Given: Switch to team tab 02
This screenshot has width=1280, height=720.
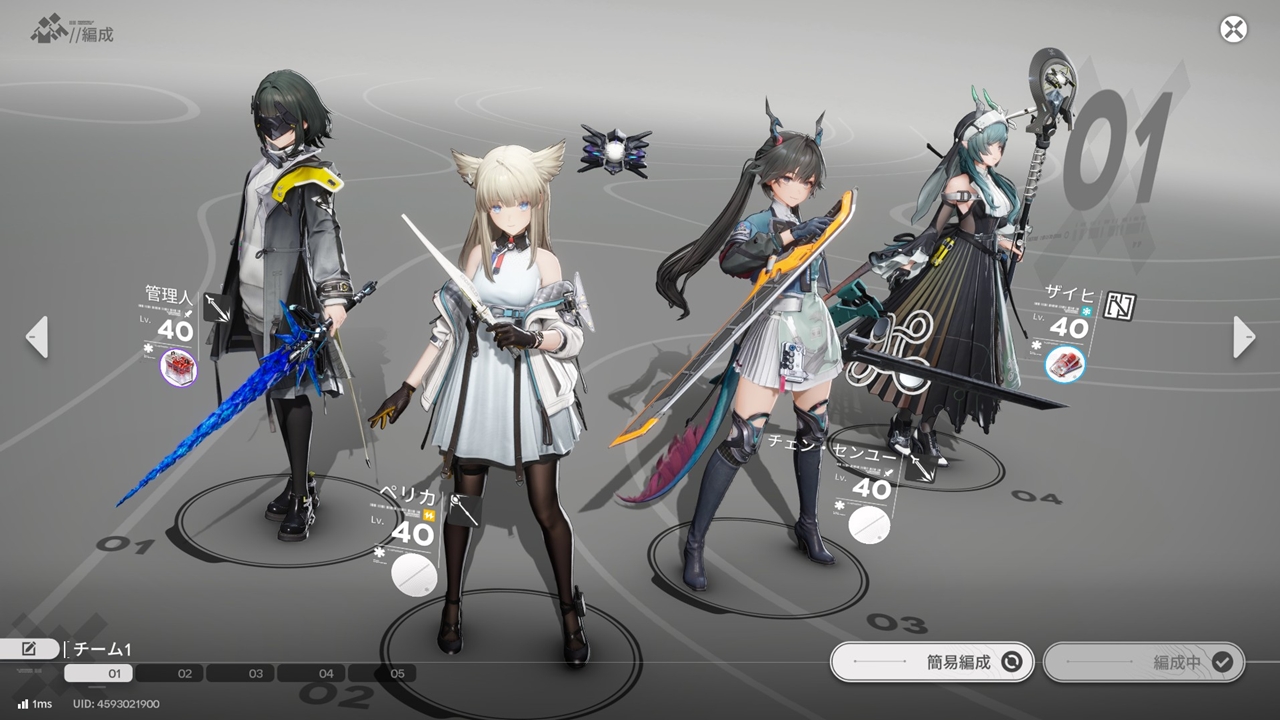Looking at the screenshot, I should 185,674.
